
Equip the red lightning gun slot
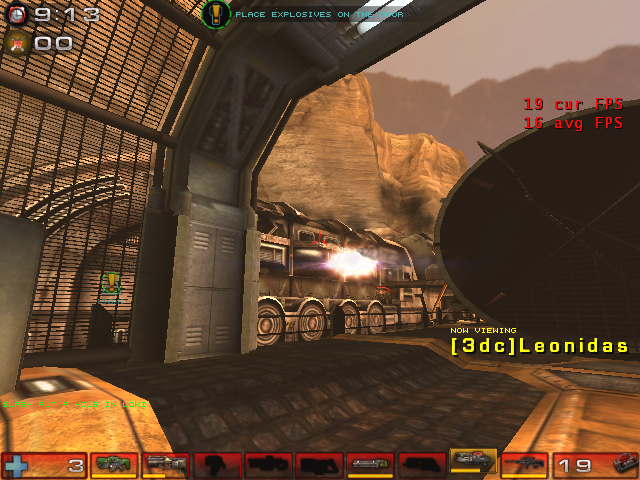point(524,464)
